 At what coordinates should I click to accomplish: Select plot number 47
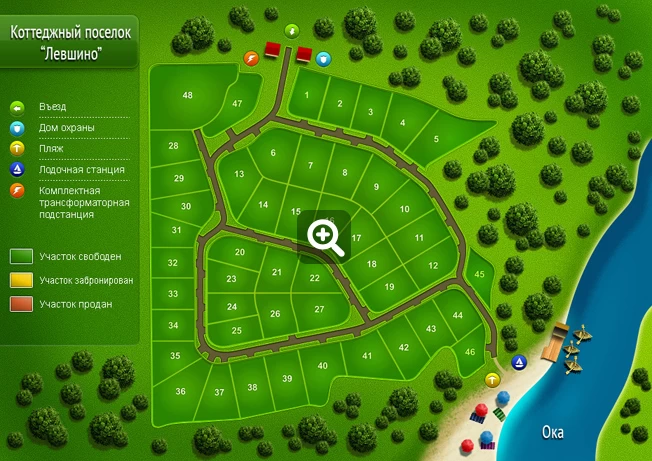pos(237,104)
